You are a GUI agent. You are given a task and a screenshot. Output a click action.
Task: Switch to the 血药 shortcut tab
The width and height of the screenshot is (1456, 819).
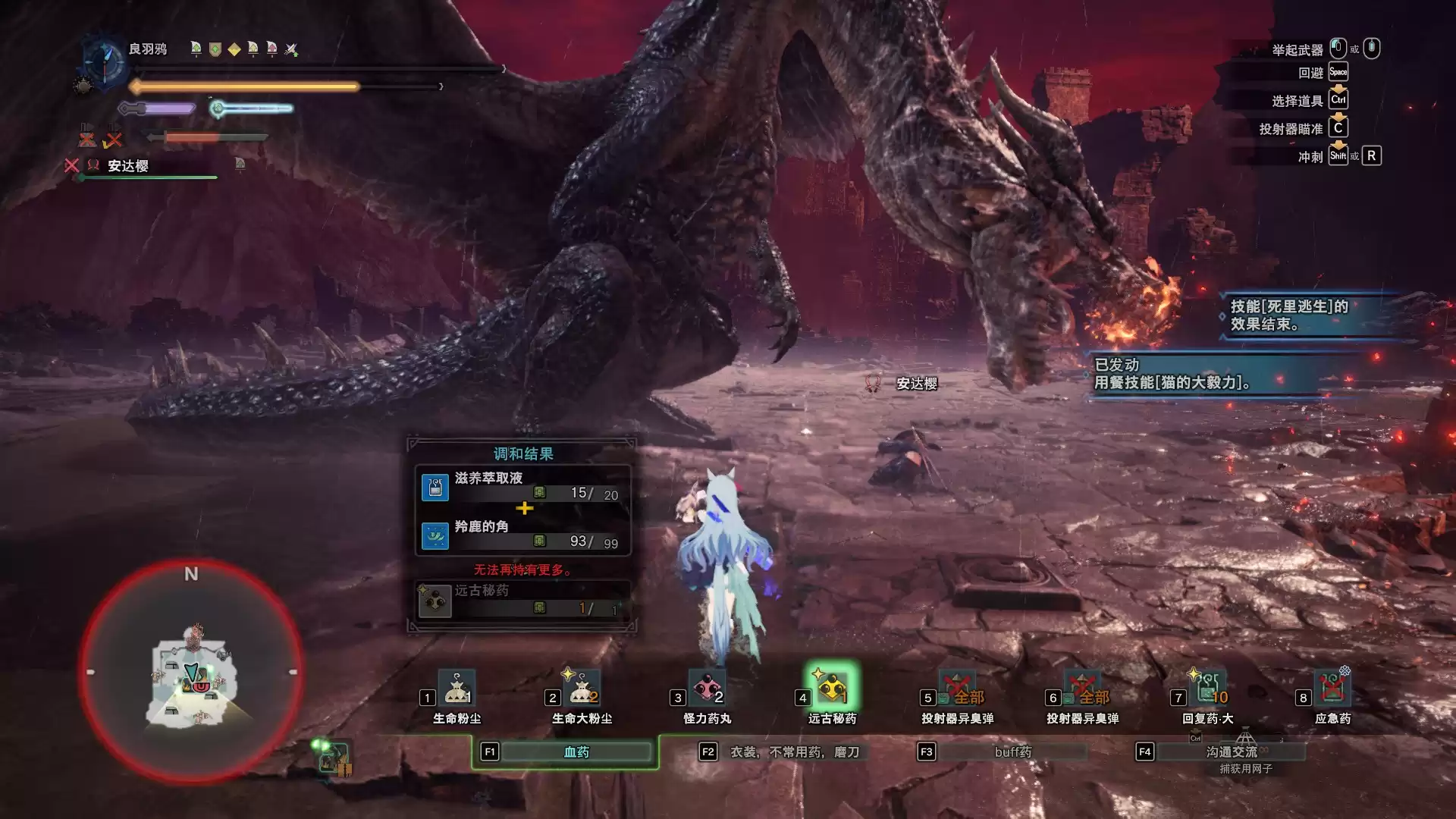pos(576,752)
